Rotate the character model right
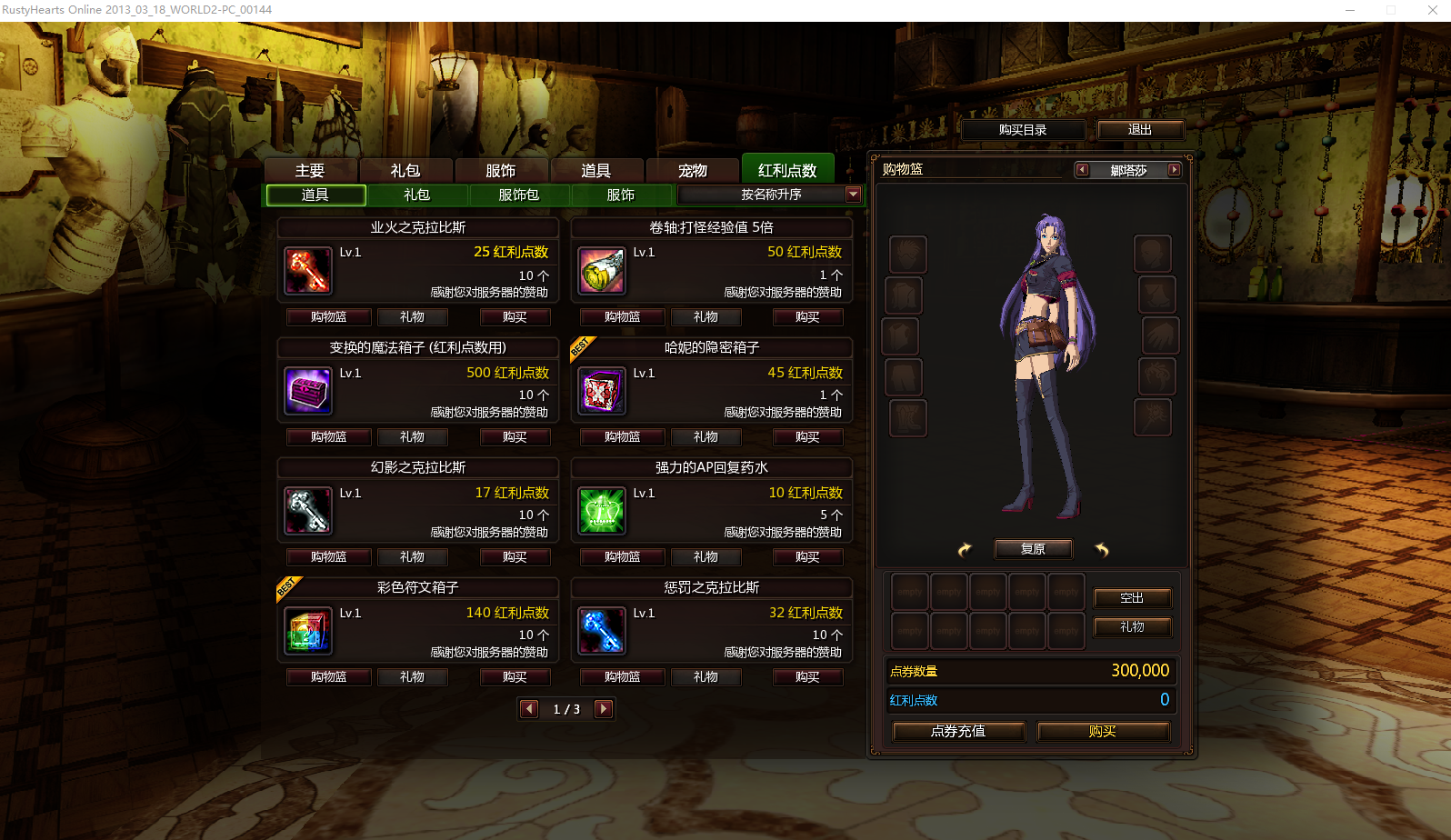 (1103, 548)
